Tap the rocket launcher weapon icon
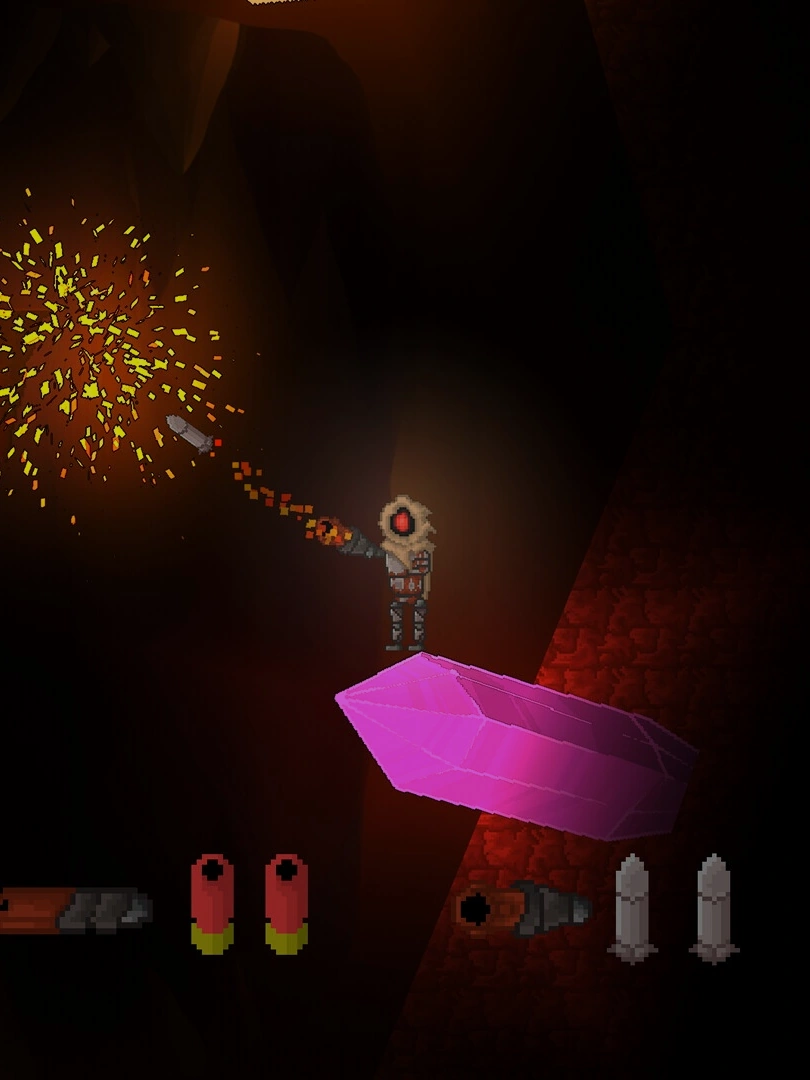Image resolution: width=810 pixels, height=1080 pixels. [x=523, y=909]
